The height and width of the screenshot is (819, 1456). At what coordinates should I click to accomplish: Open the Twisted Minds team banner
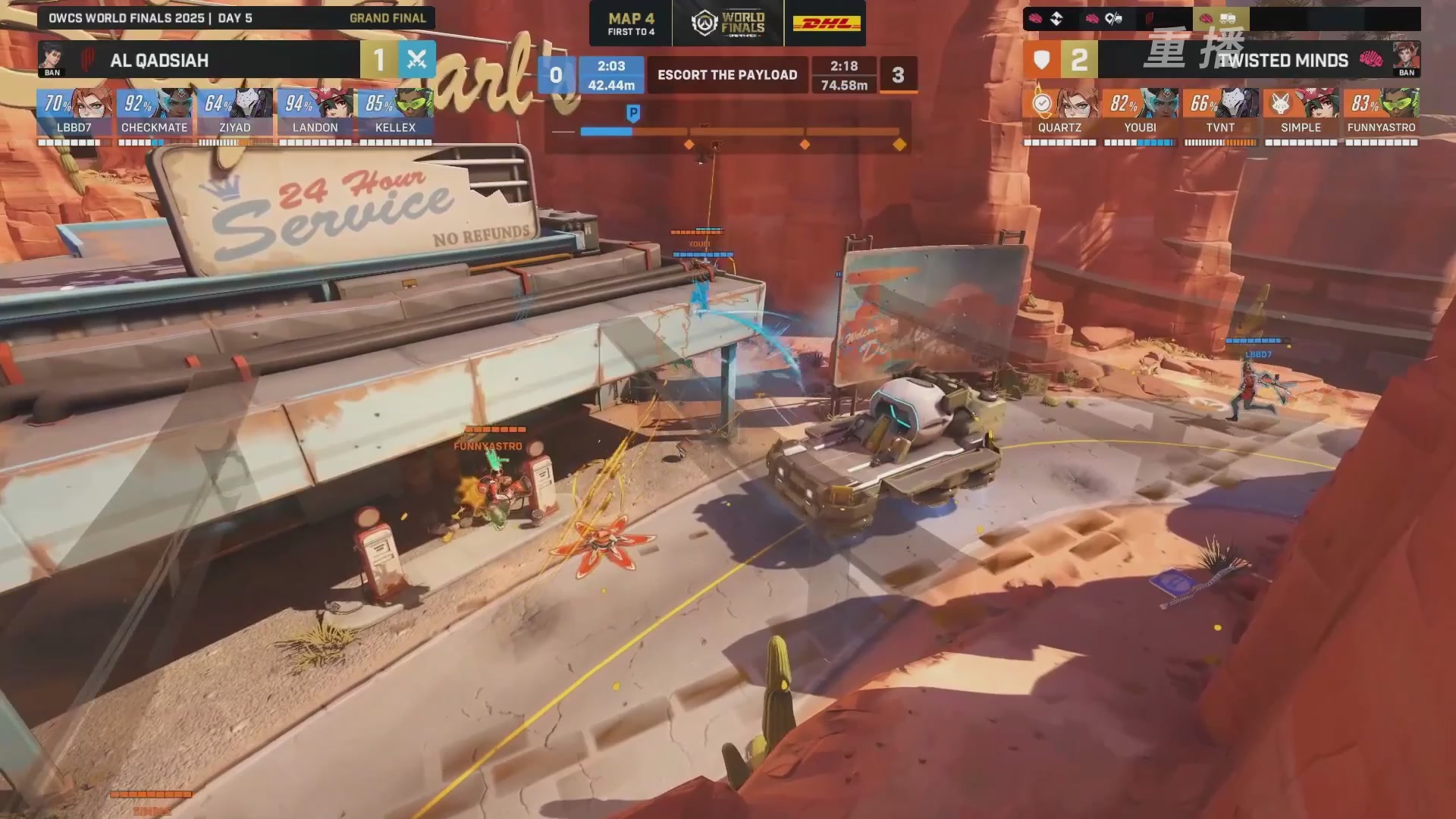tap(1259, 60)
